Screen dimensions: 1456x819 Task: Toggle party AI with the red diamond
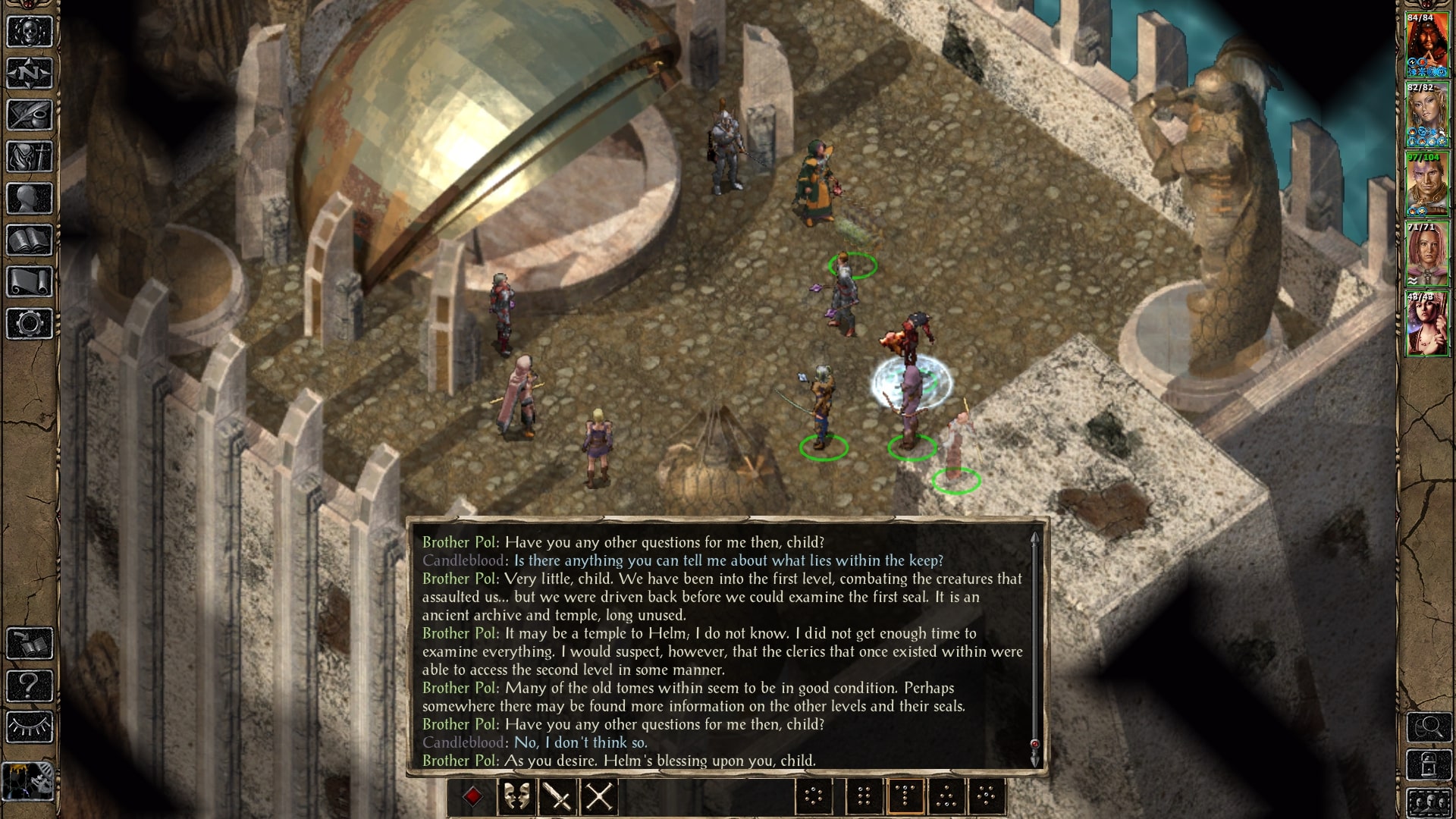(x=473, y=795)
